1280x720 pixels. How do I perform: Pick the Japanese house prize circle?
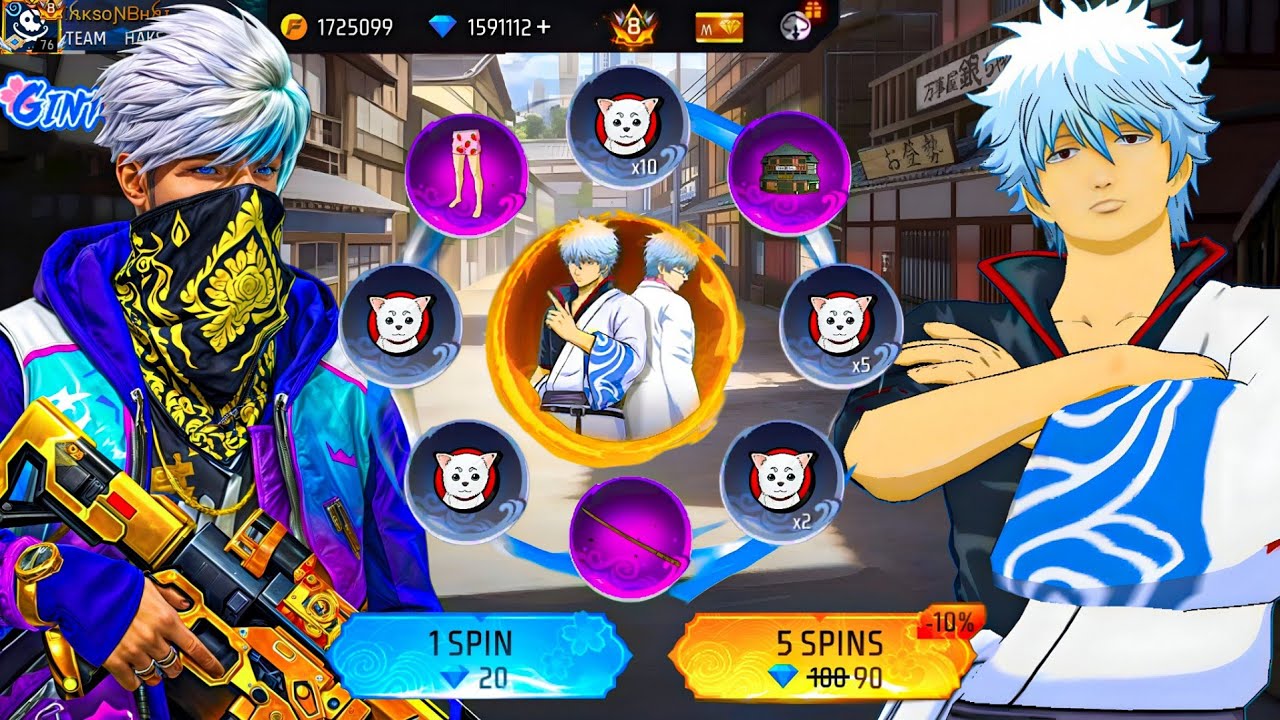tap(788, 173)
